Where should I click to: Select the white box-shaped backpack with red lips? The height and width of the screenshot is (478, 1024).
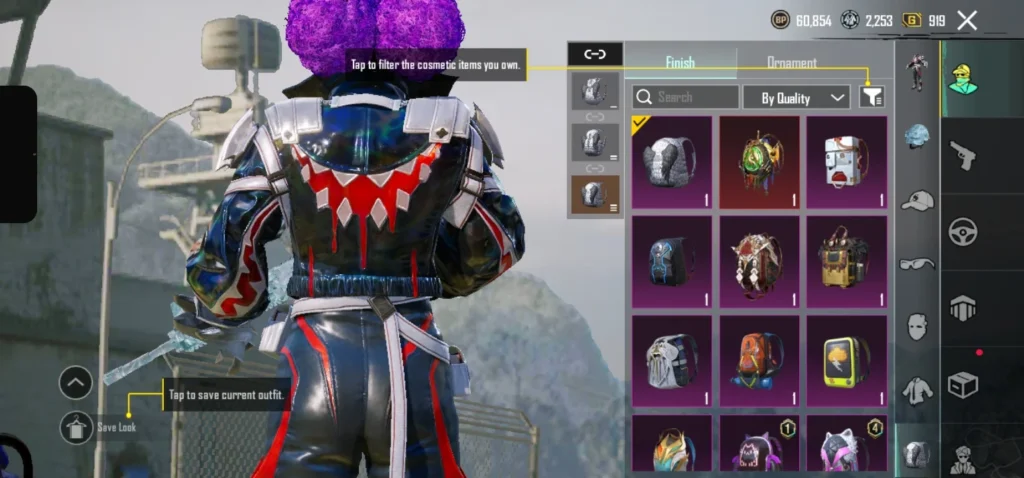click(x=847, y=162)
